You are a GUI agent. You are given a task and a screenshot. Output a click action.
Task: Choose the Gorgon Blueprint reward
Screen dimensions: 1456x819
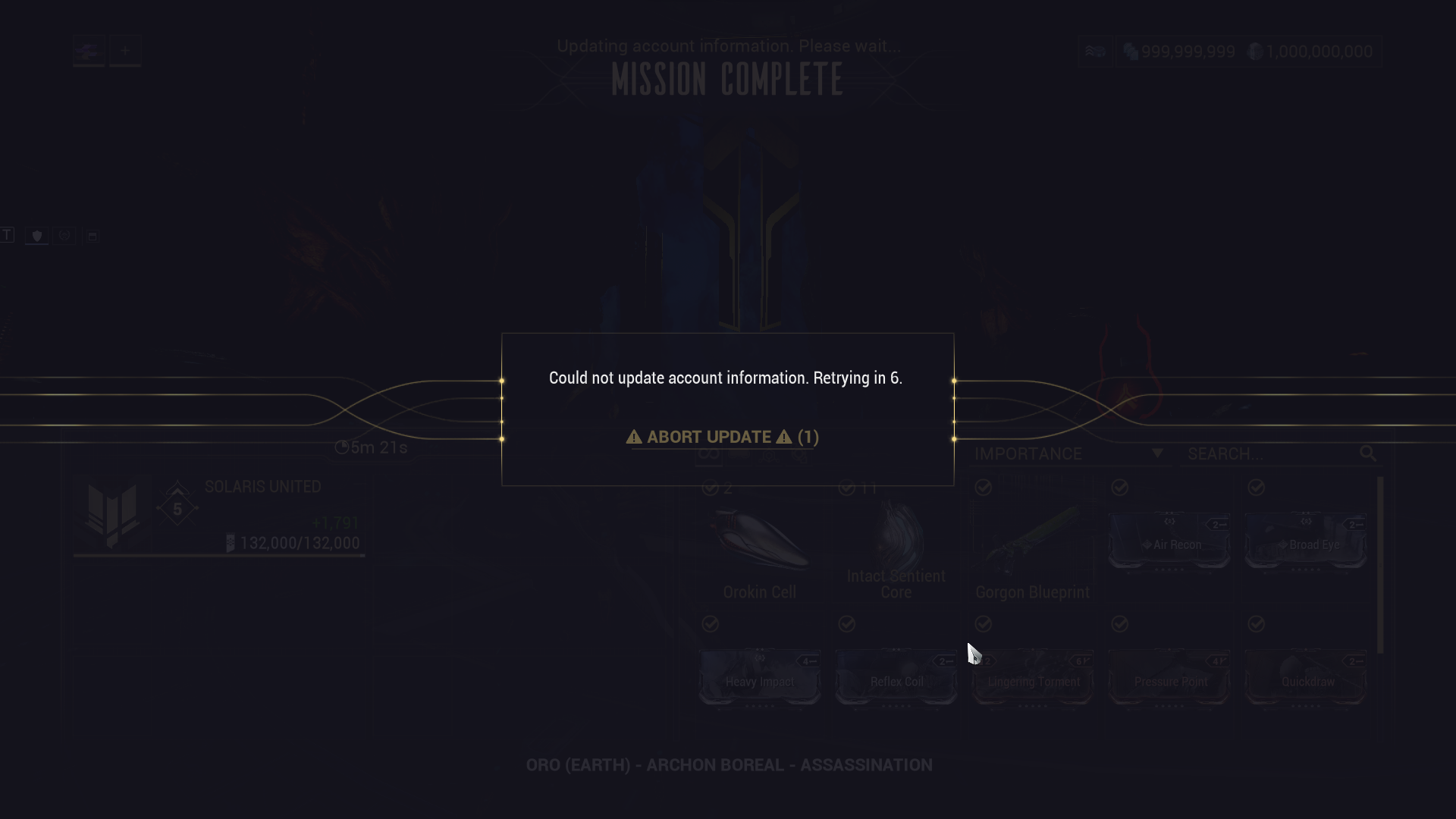(1032, 546)
